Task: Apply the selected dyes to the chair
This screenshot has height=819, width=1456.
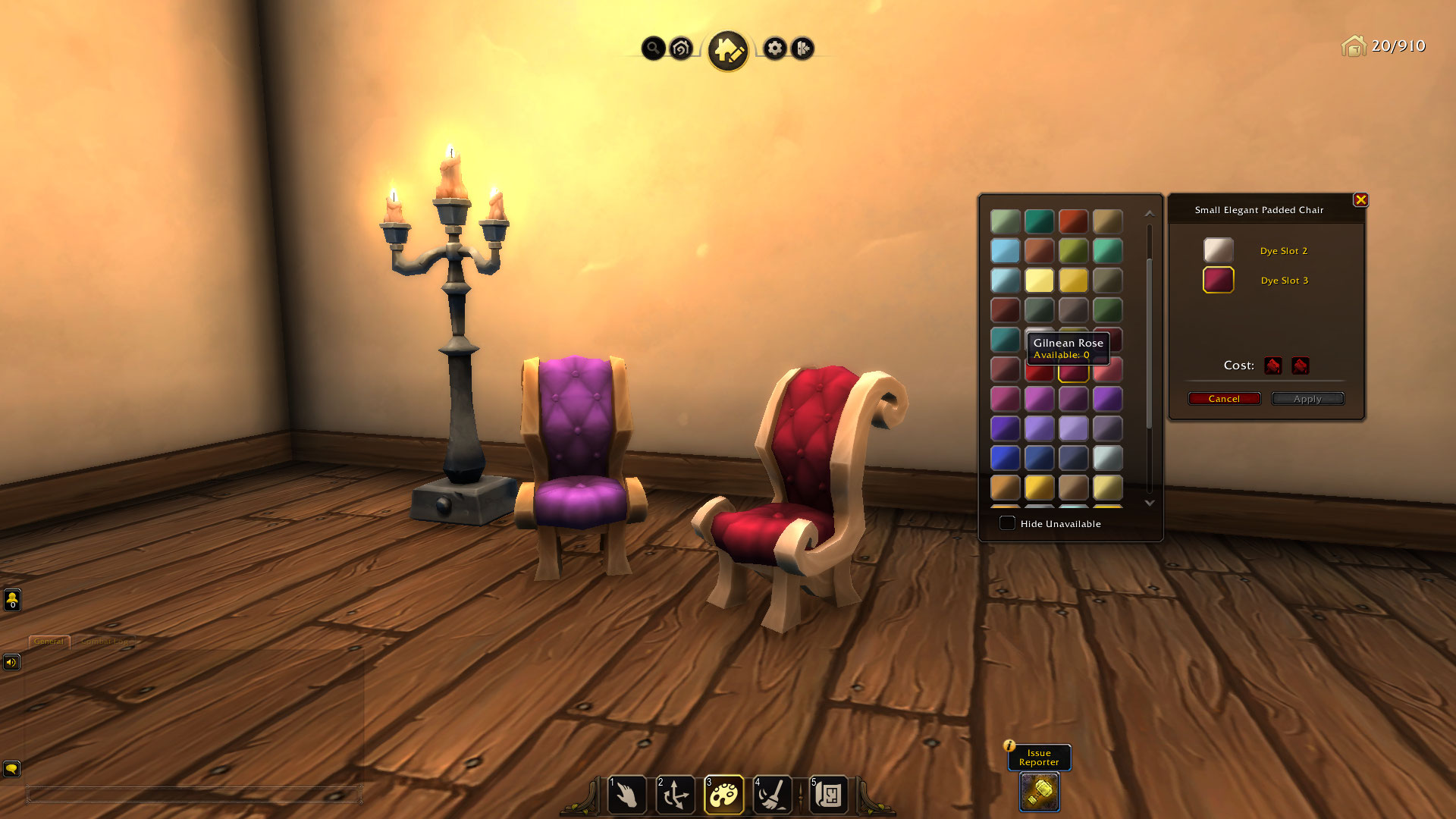Action: click(1307, 399)
